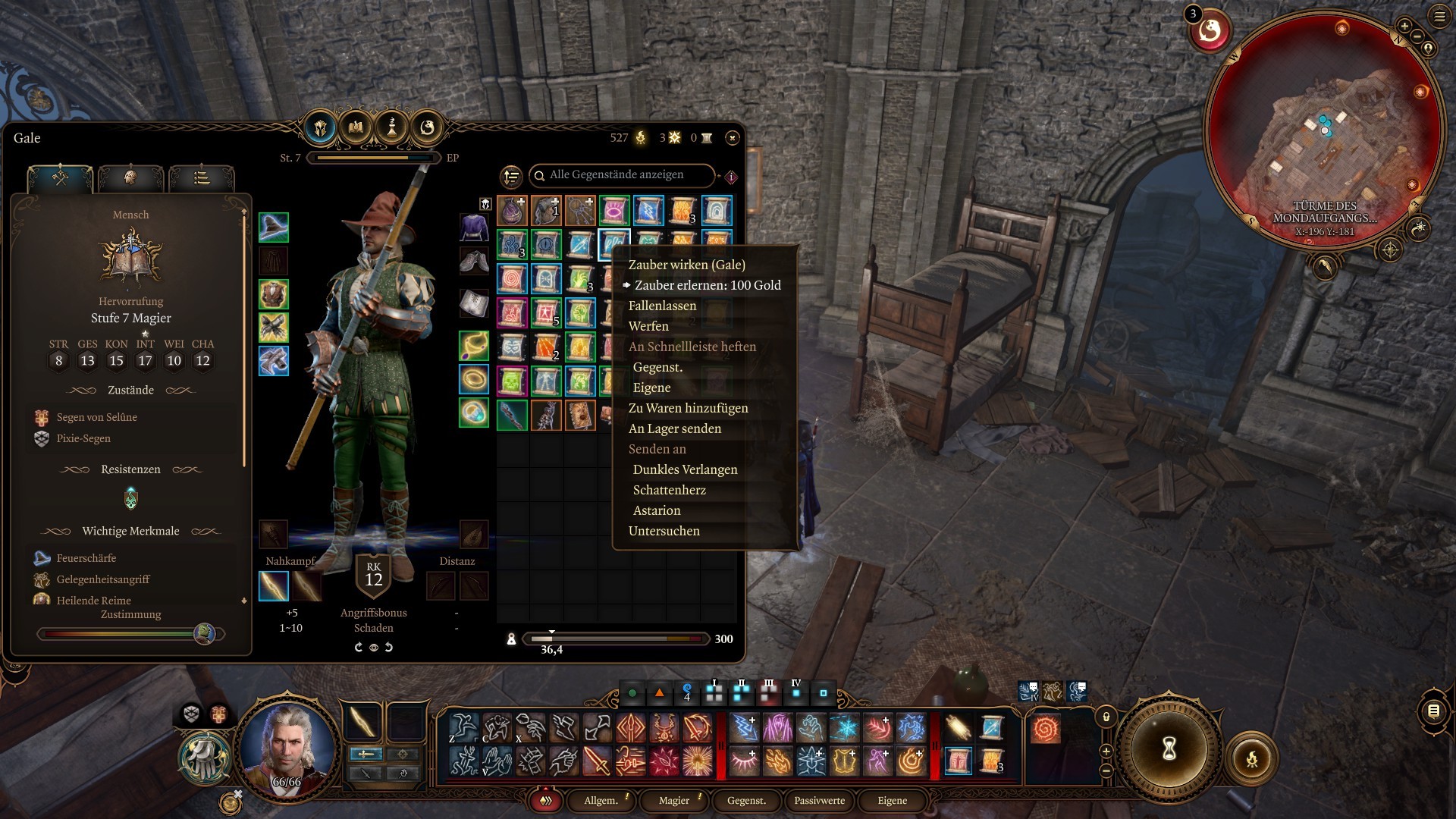The height and width of the screenshot is (819, 1456).
Task: Click Gale's character portrait
Action: (x=287, y=747)
